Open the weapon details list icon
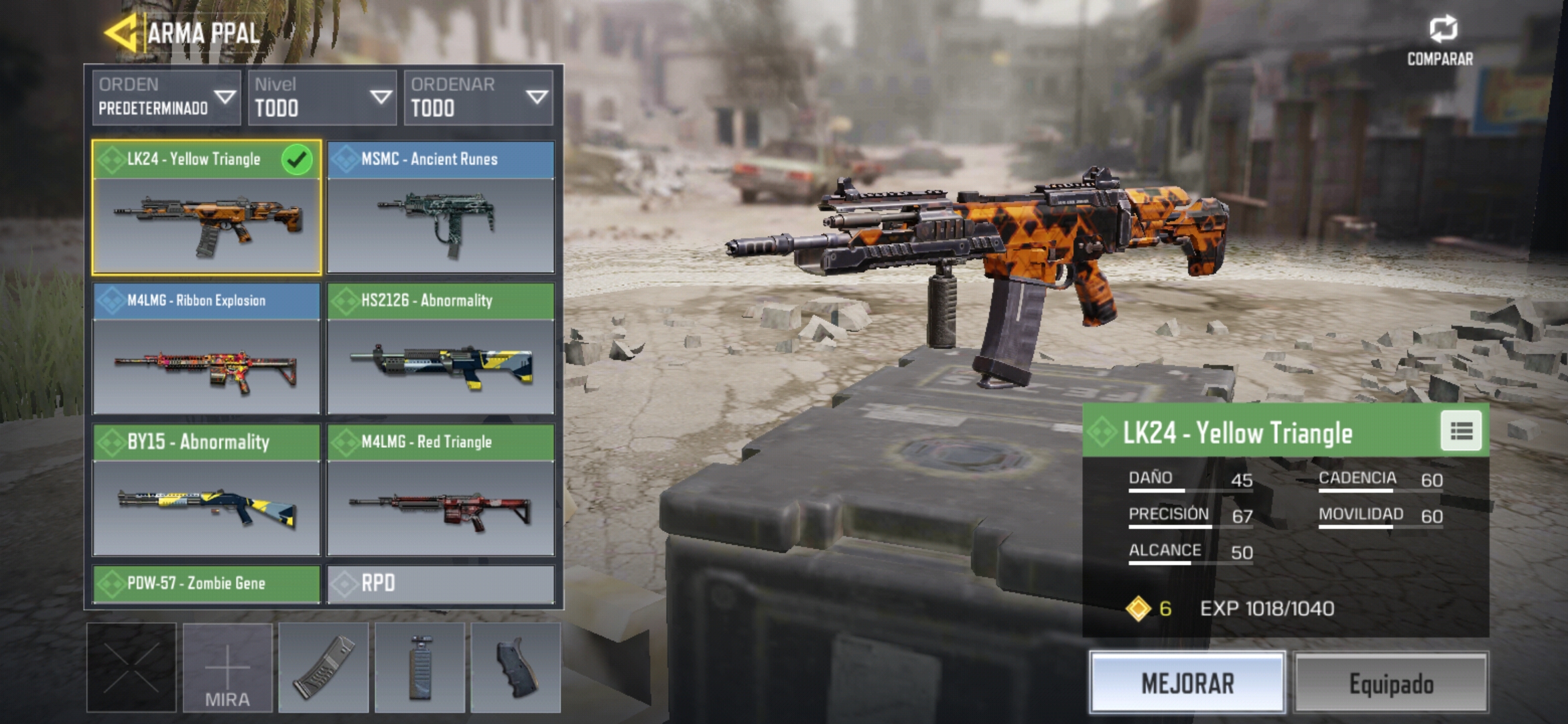This screenshot has width=1568, height=724. click(x=1461, y=431)
